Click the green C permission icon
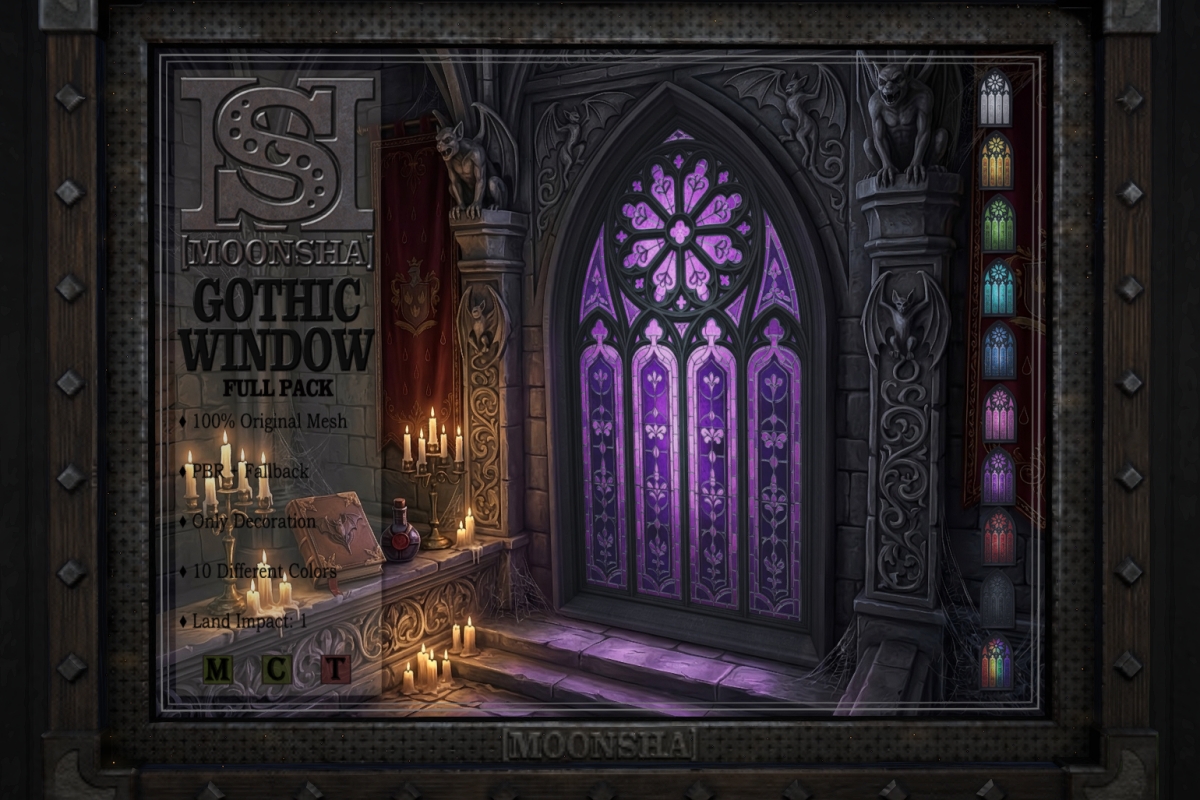The image size is (1200, 800). point(276,669)
